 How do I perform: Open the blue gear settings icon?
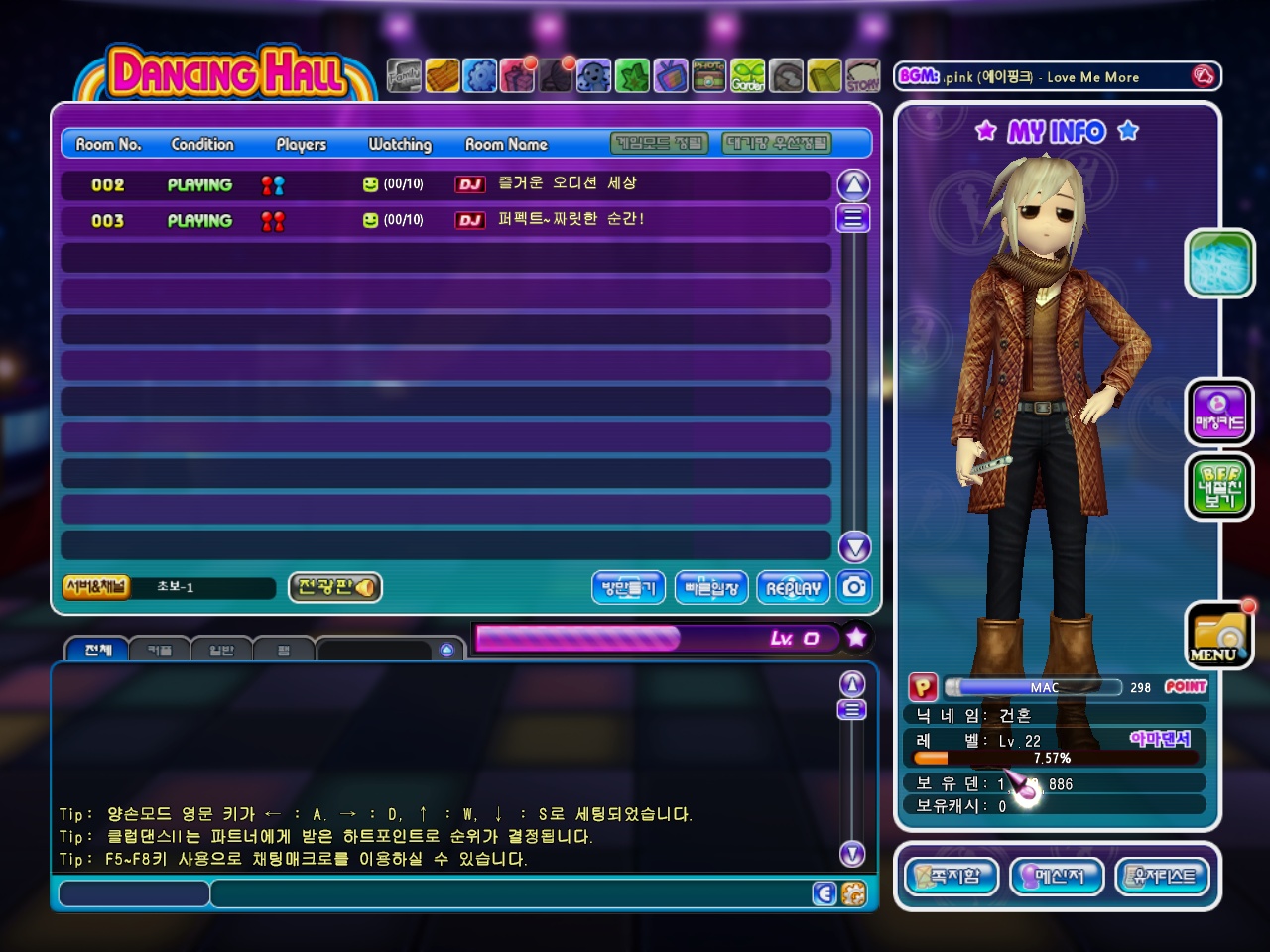480,75
